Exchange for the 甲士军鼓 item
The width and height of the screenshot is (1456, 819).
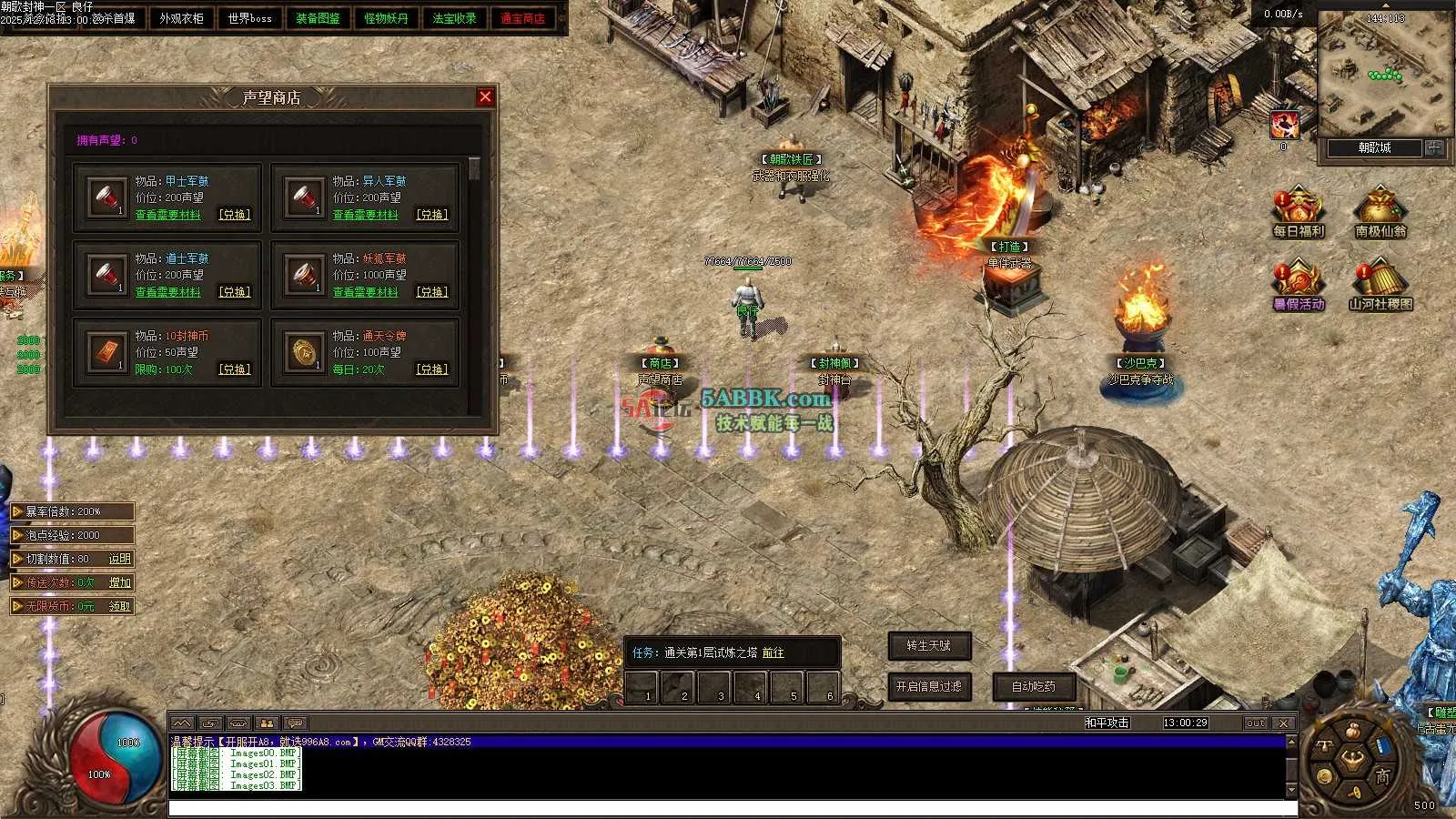pos(235,215)
